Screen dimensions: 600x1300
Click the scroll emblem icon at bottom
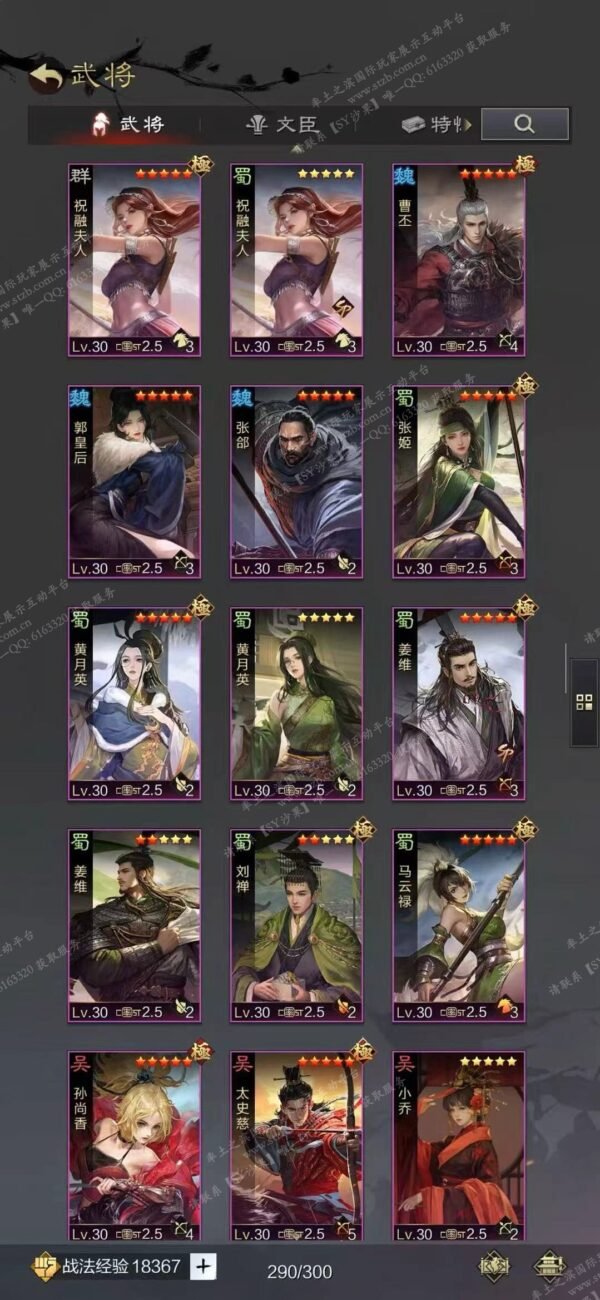[493, 1266]
